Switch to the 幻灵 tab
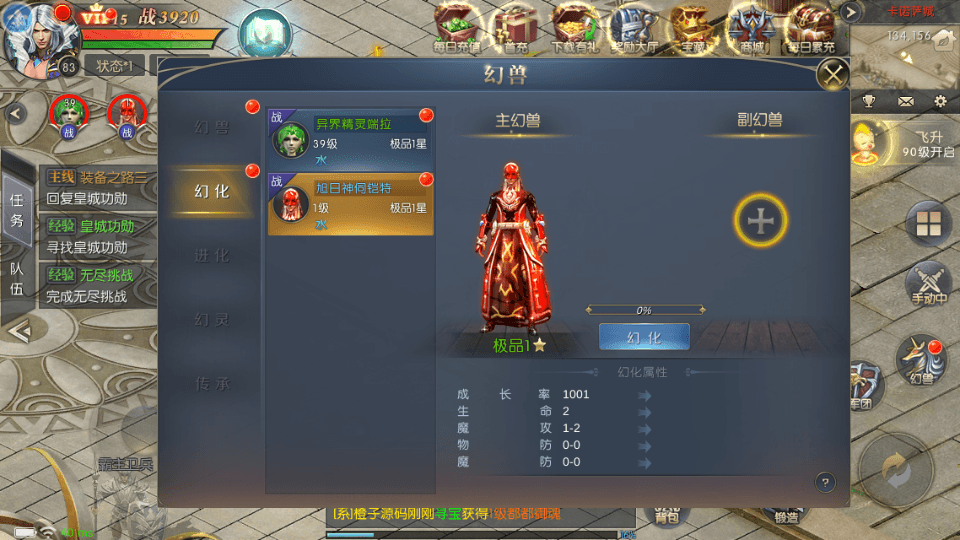The height and width of the screenshot is (540, 960). point(211,320)
